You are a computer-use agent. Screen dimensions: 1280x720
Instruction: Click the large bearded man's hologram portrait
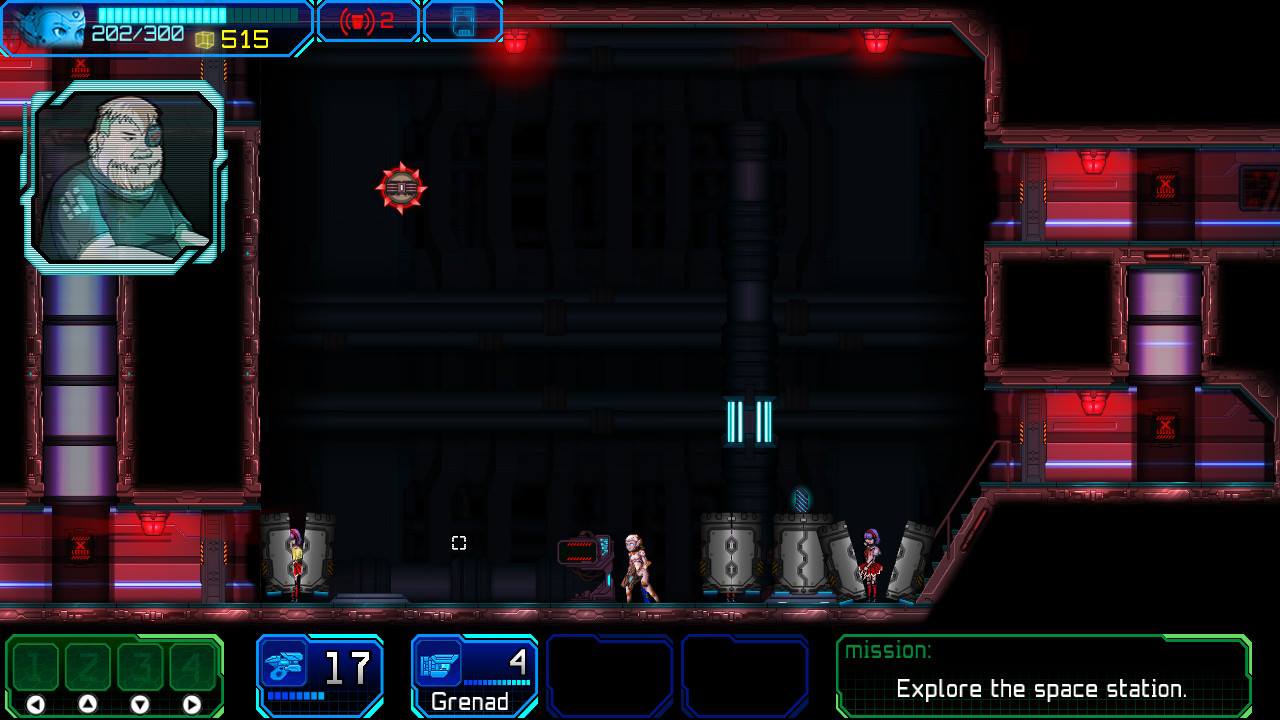tap(130, 175)
